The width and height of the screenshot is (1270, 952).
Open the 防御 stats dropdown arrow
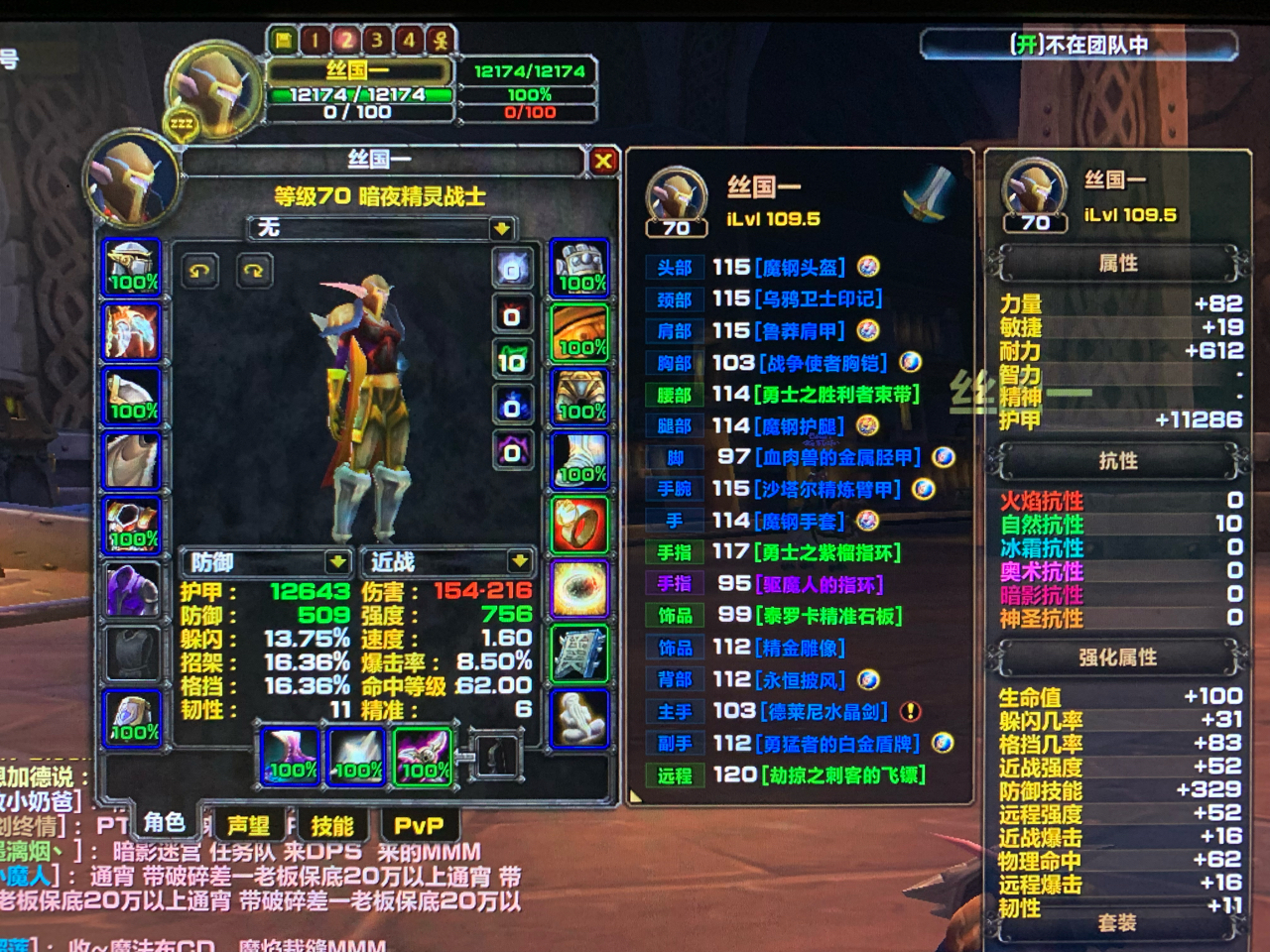(338, 562)
